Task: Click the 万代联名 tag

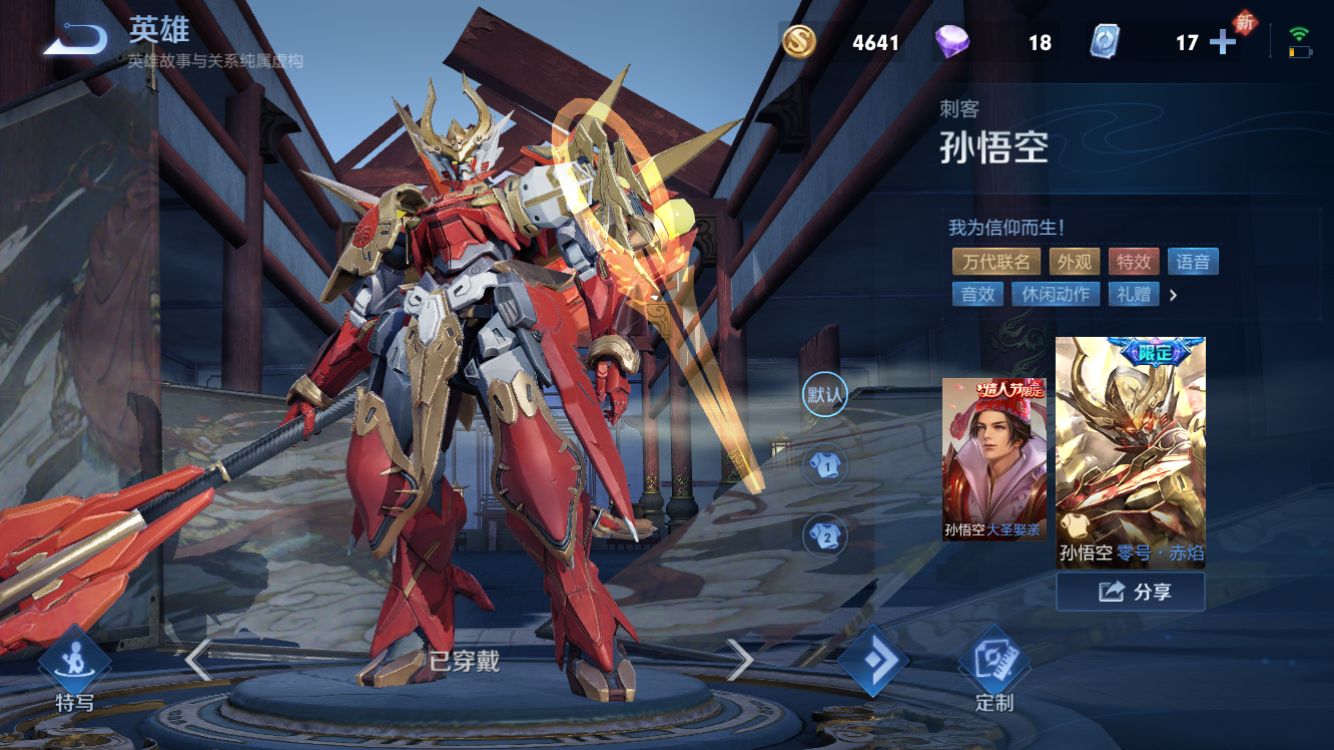Action: [x=996, y=262]
